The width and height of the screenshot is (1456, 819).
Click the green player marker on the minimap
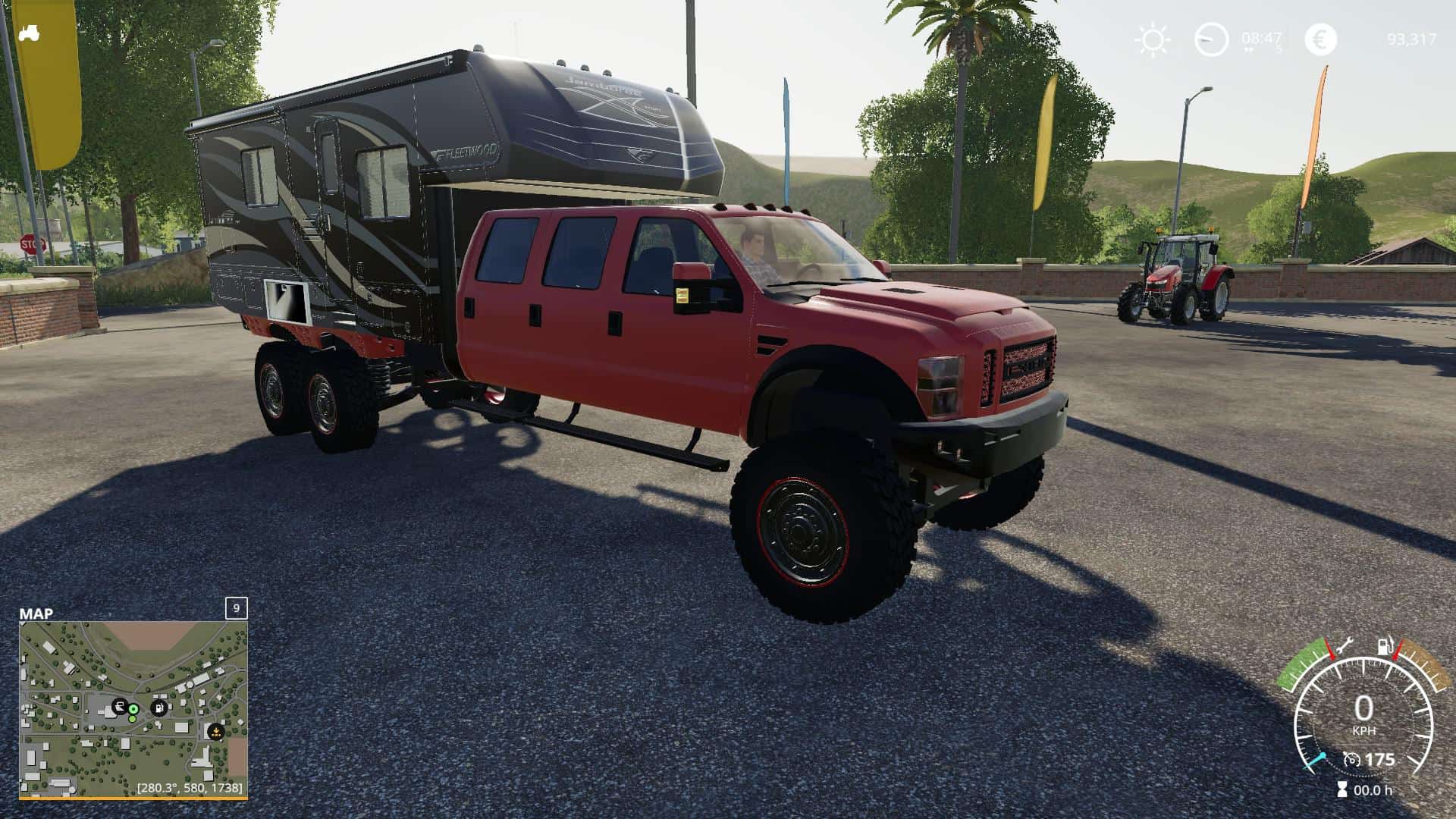133,709
